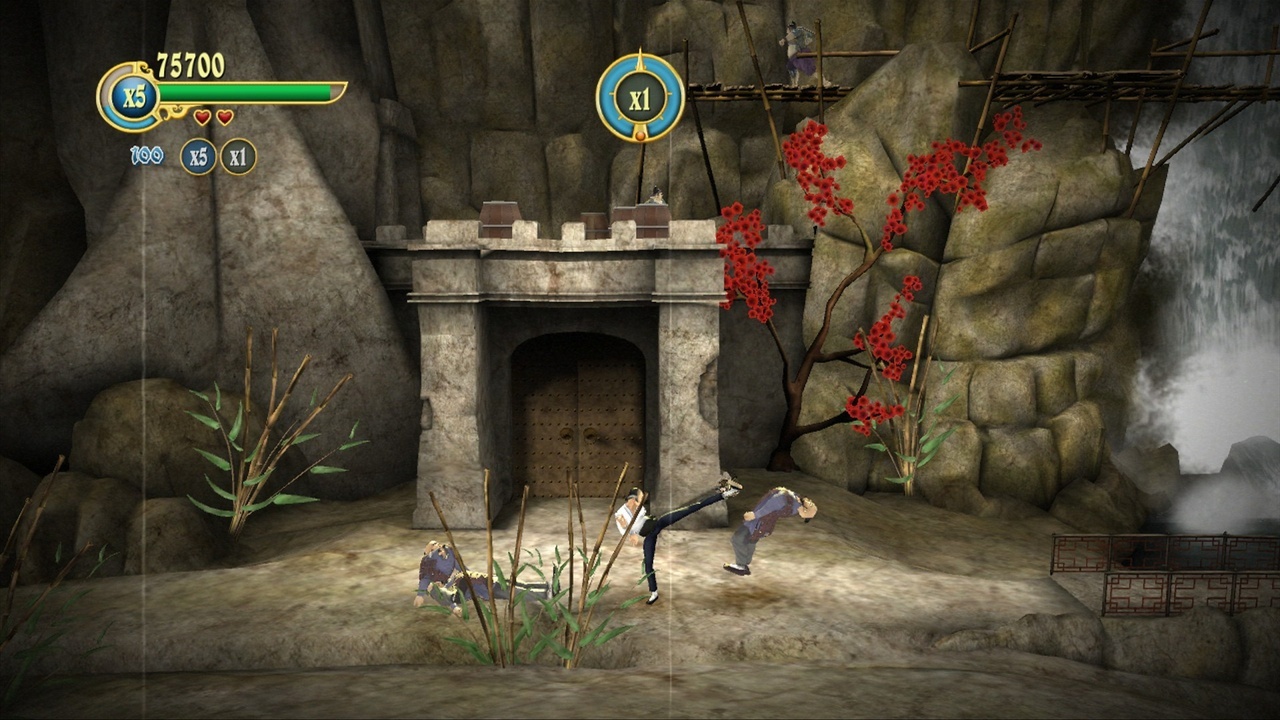Select the x1 compass dial medallion
Screen dimensions: 1280x720
click(x=640, y=98)
